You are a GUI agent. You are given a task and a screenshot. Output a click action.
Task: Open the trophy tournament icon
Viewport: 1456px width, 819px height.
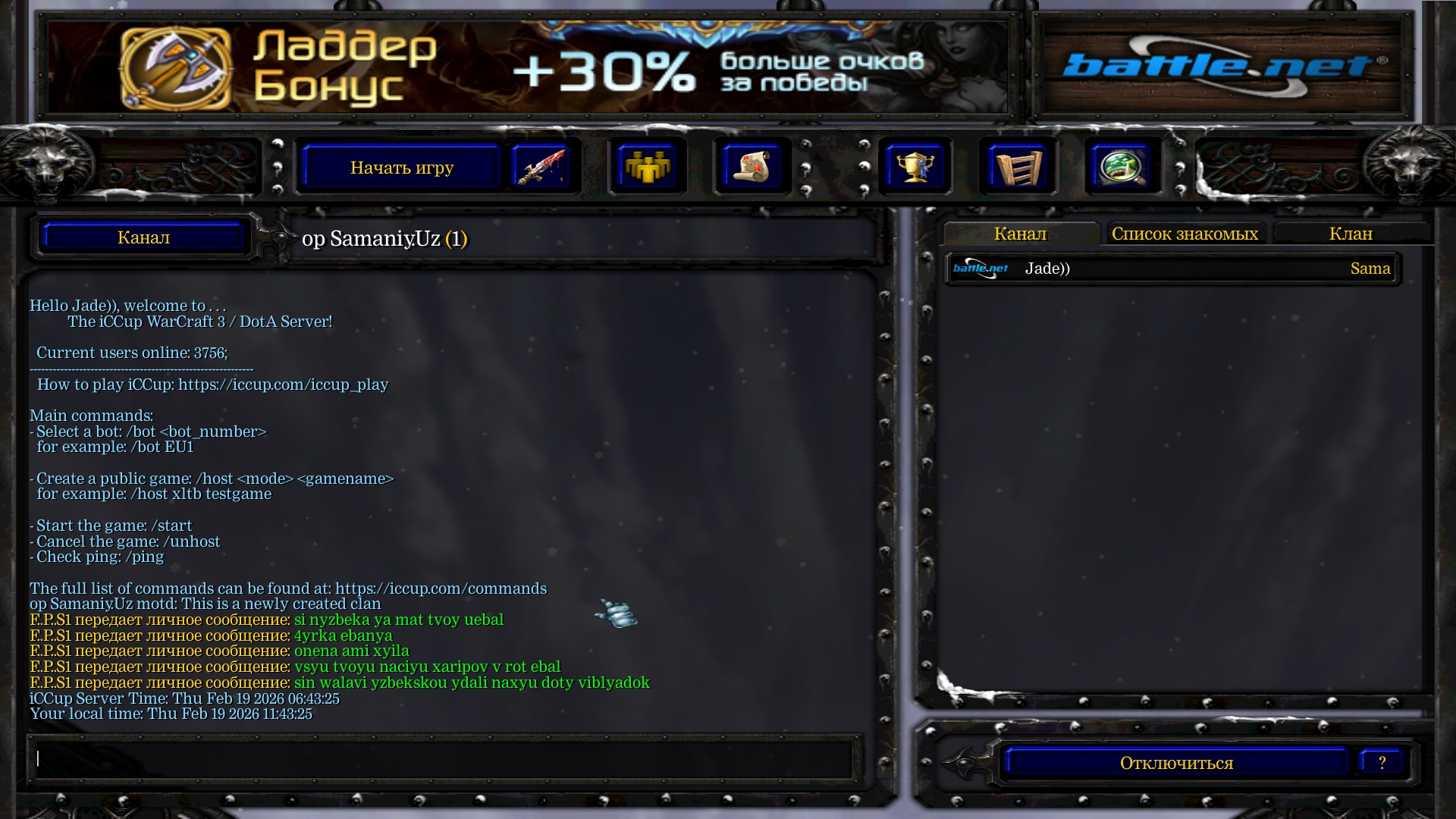point(914,166)
